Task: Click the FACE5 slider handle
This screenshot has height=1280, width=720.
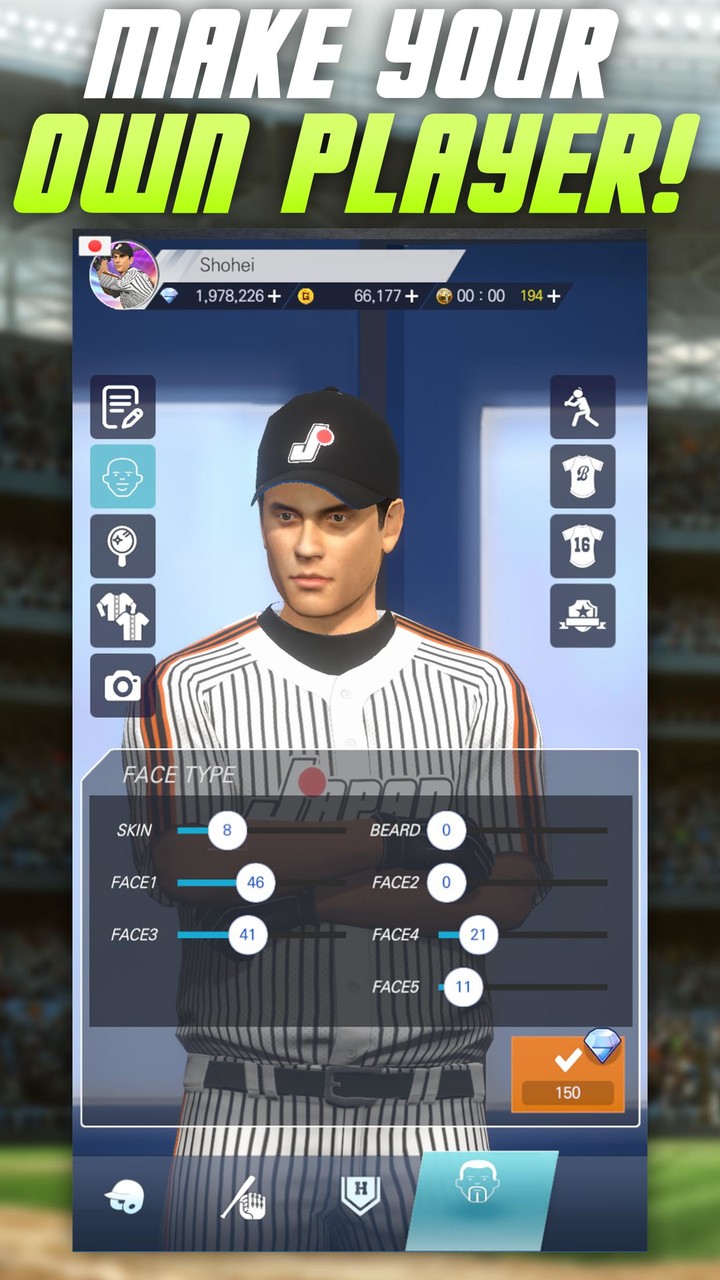Action: pyautogui.click(x=463, y=987)
